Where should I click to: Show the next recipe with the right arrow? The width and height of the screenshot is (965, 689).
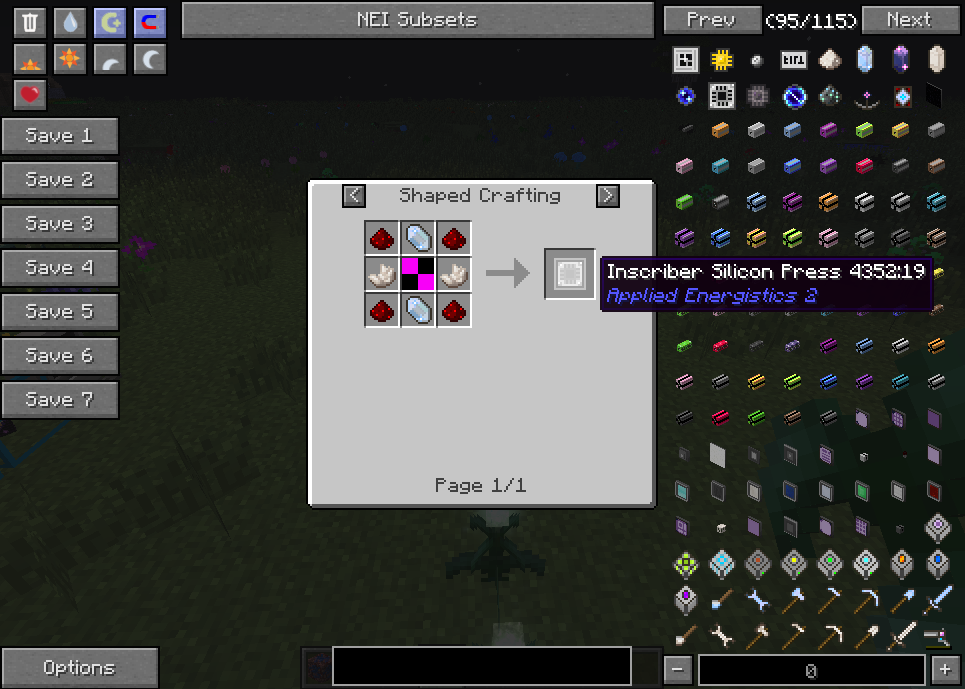[607, 196]
